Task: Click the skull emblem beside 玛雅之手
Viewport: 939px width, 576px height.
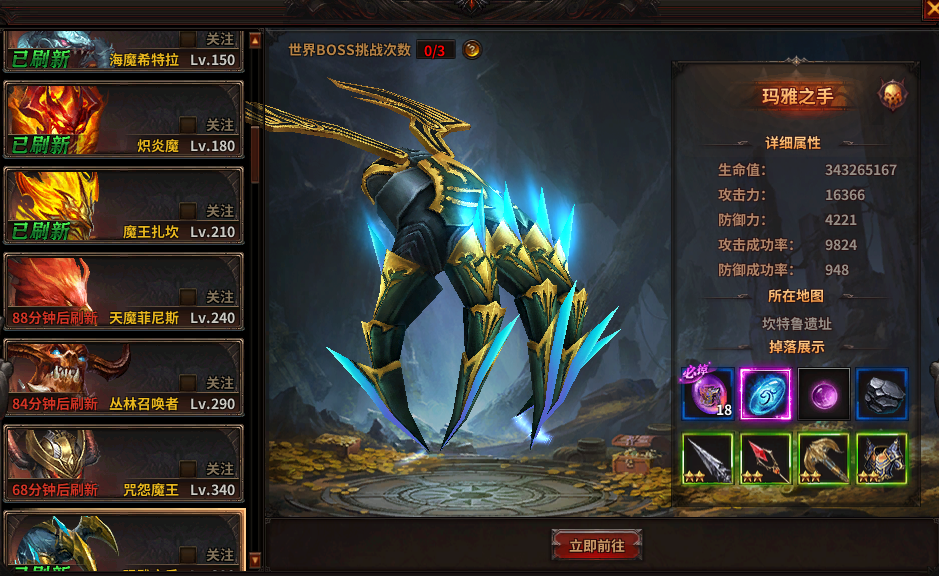Action: pos(892,96)
